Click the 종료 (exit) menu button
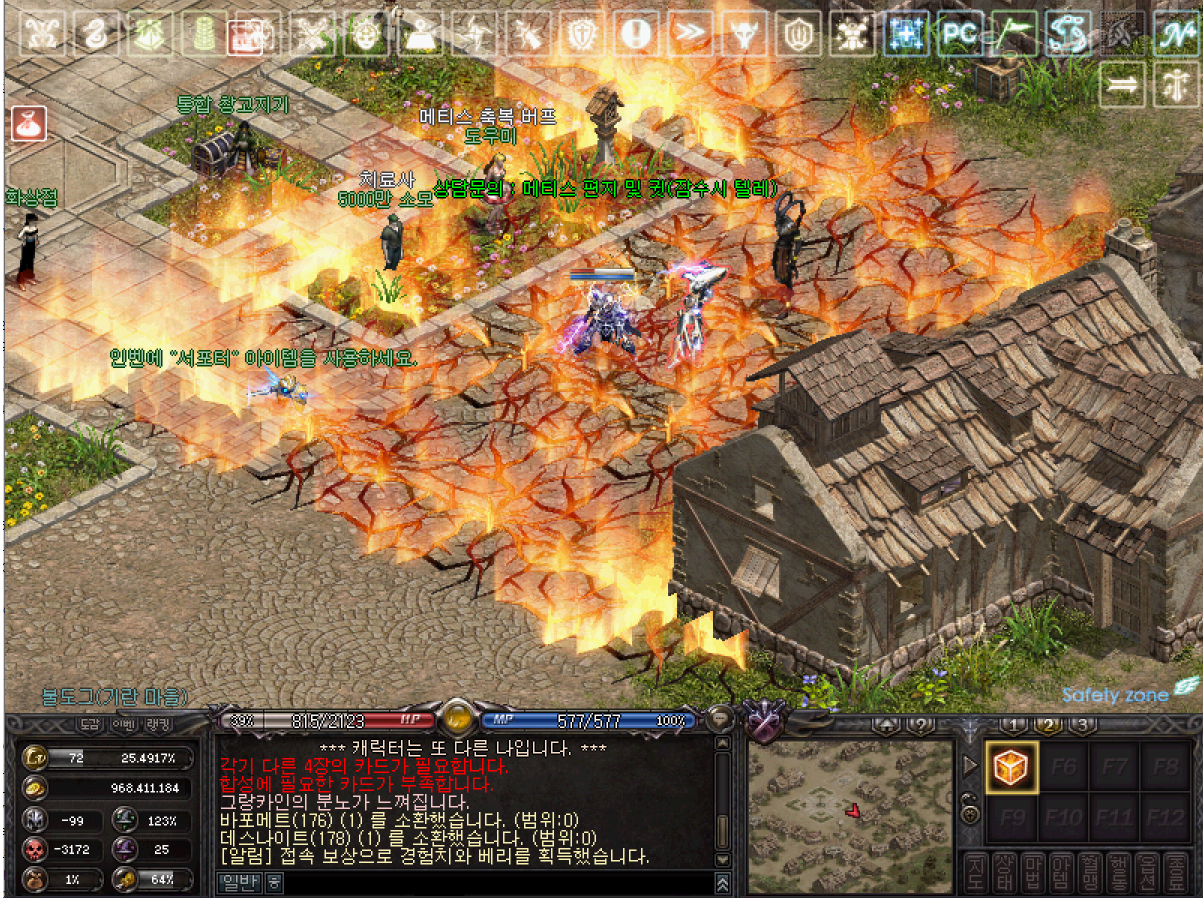The height and width of the screenshot is (898, 1203). coord(1177,873)
